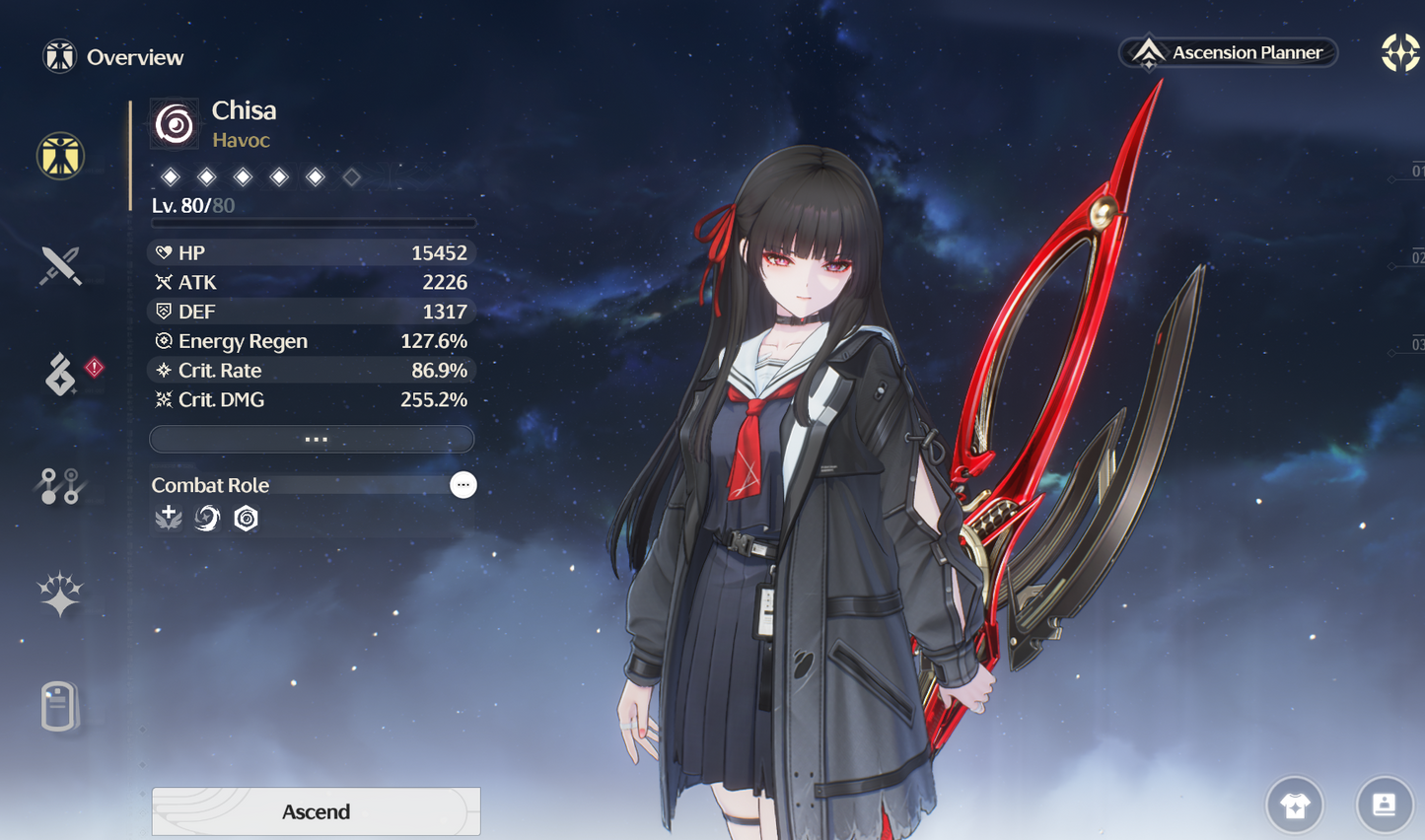
Task: Select the Havoc element icon next to Chisa's name
Action: 175,122
